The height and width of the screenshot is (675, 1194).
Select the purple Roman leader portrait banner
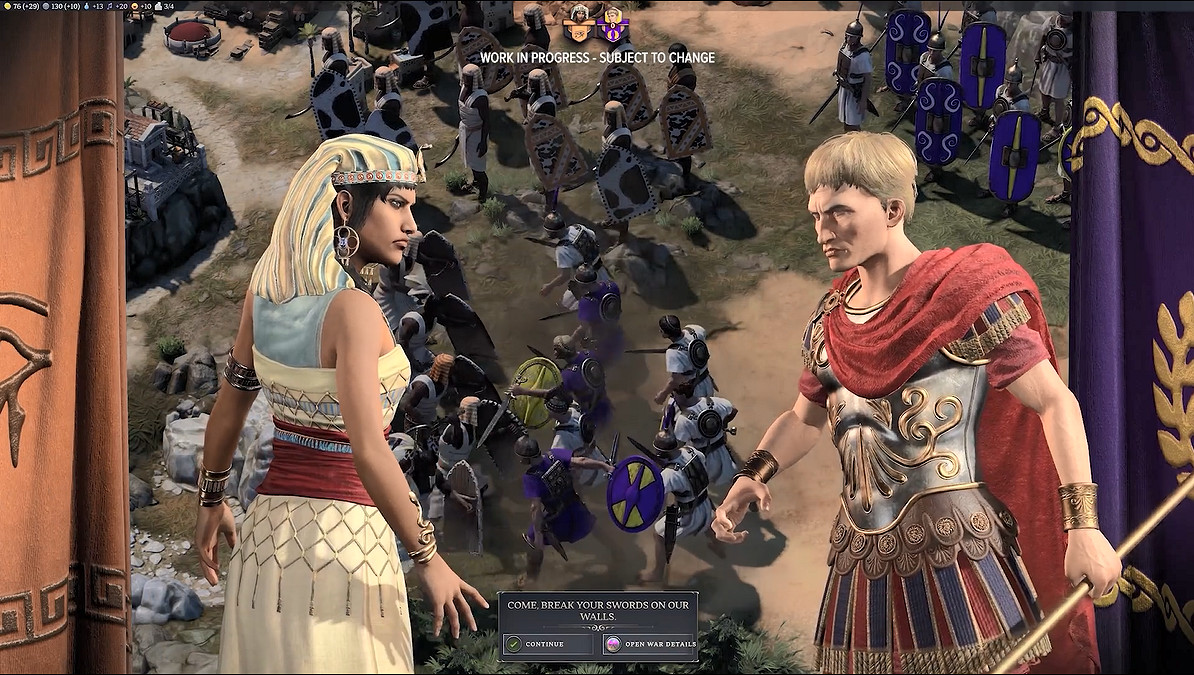[611, 24]
